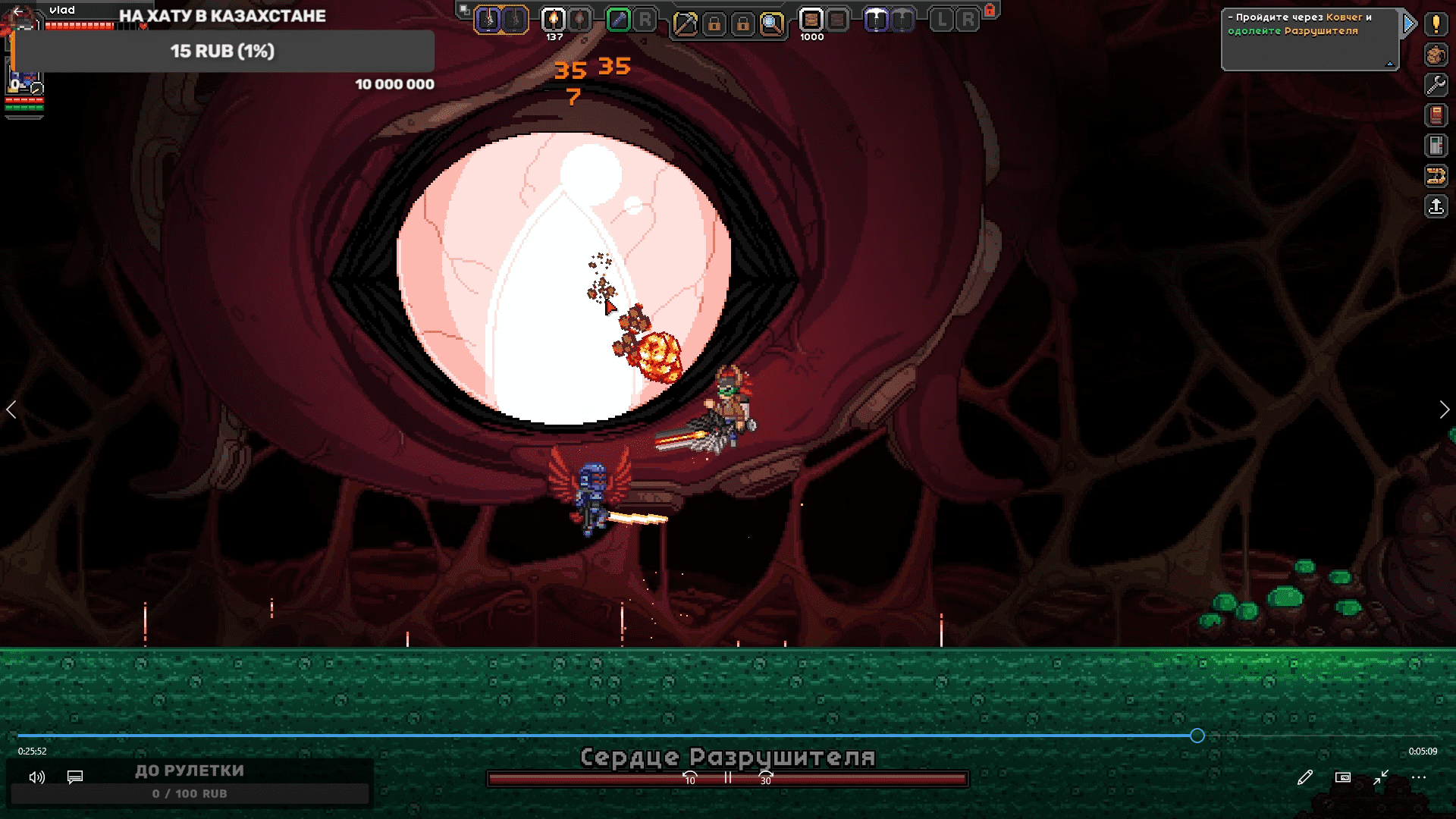The height and width of the screenshot is (819, 1456).
Task: Open the grey tech console icon
Action: tap(1436, 146)
